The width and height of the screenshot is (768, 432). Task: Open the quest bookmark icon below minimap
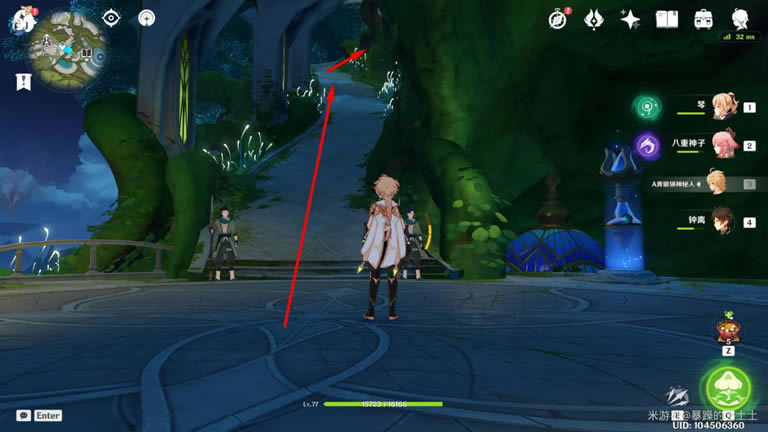click(x=24, y=82)
